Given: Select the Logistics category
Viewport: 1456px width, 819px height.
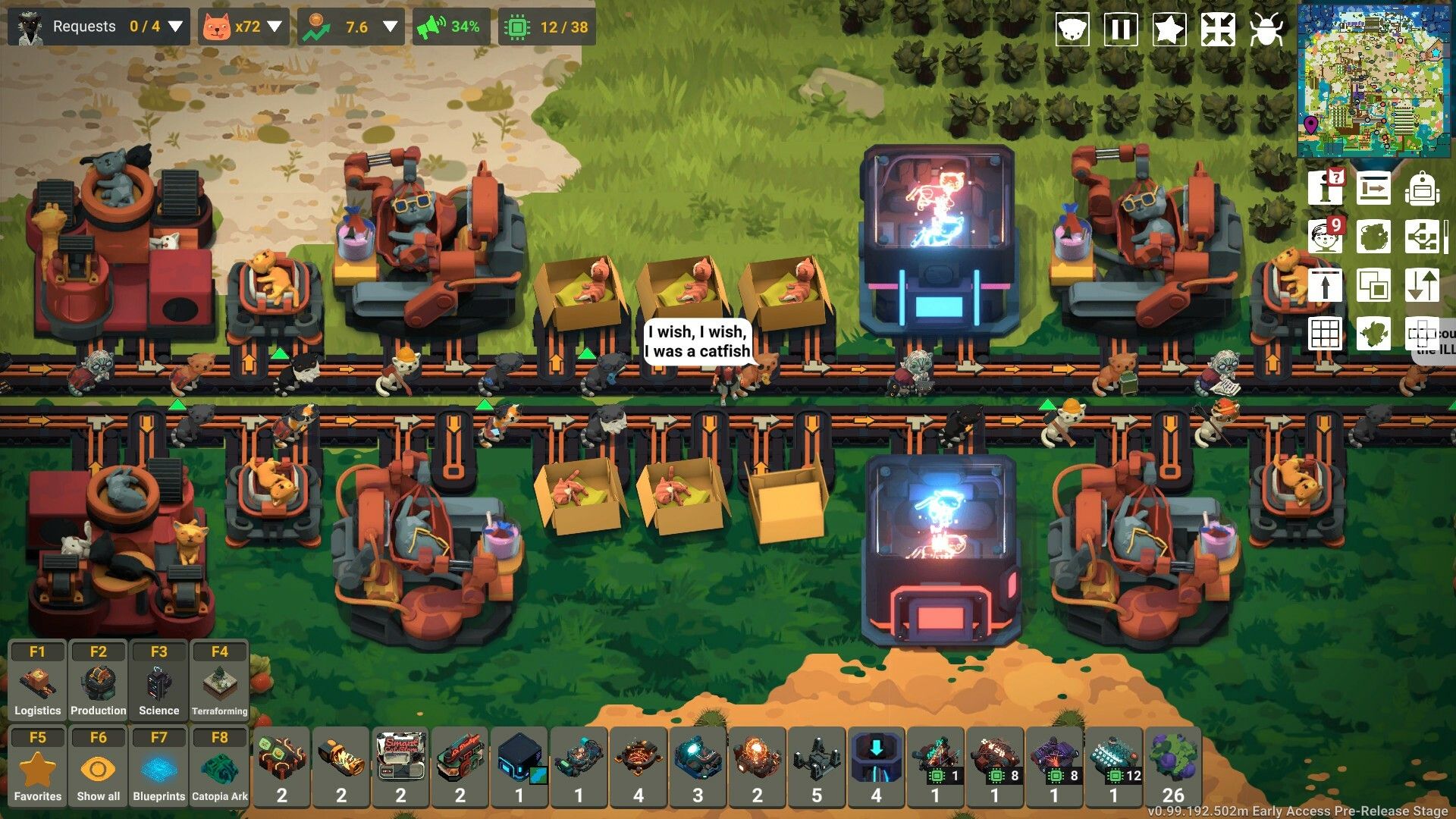Looking at the screenshot, I should 37,681.
